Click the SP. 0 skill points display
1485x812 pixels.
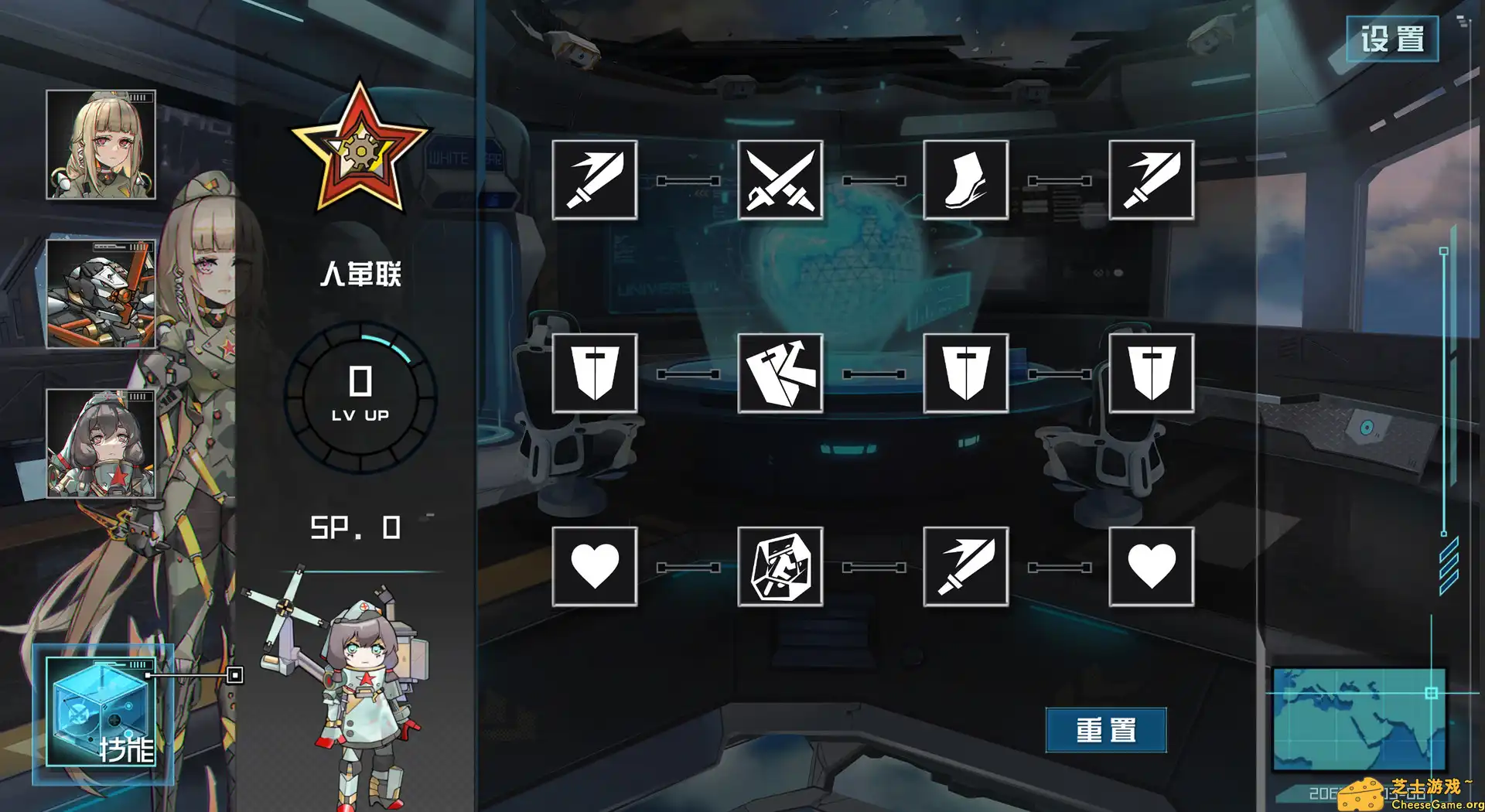point(356,528)
